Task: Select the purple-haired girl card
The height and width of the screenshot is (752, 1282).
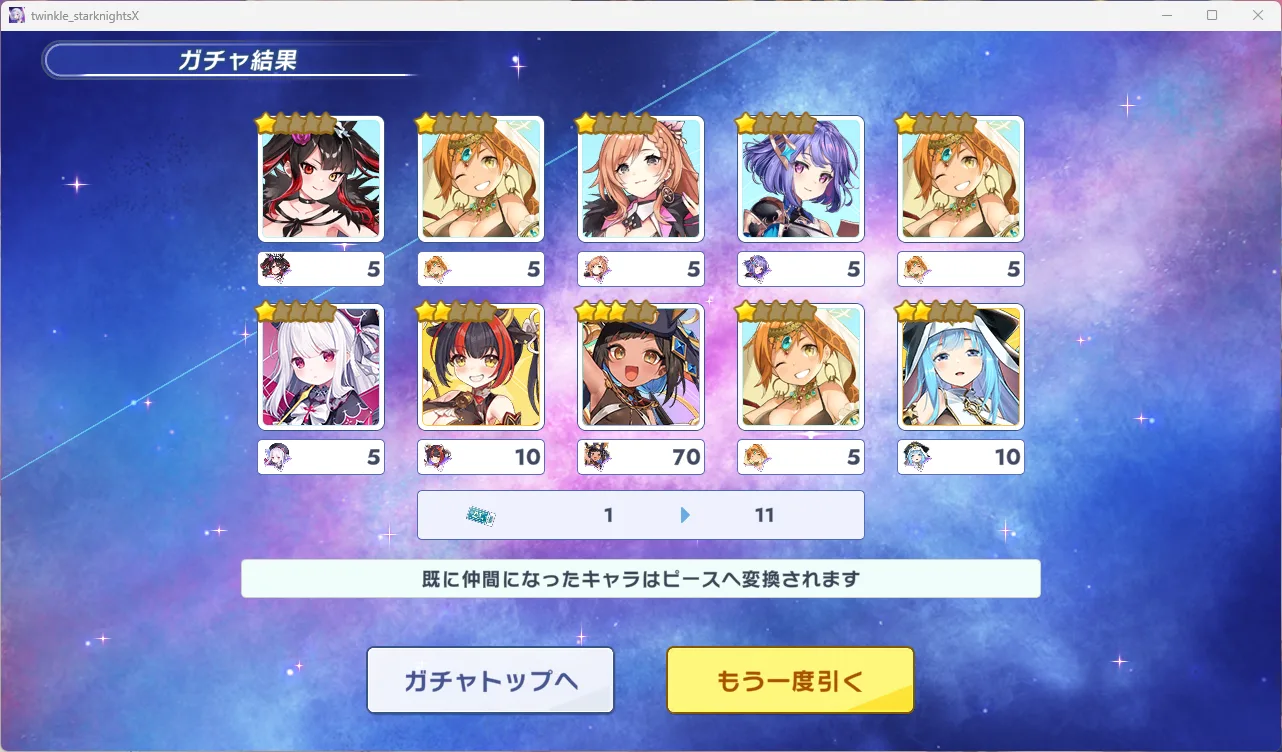Action: [x=800, y=179]
